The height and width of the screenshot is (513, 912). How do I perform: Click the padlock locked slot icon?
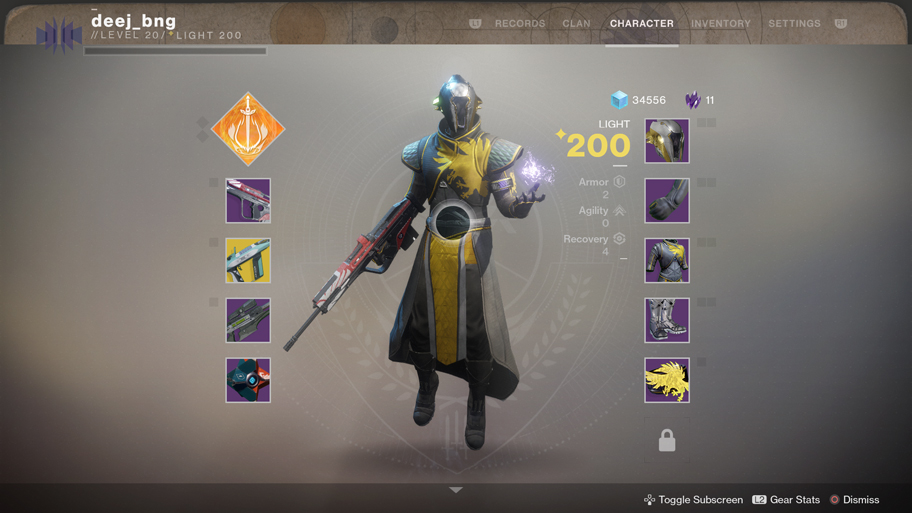point(667,440)
